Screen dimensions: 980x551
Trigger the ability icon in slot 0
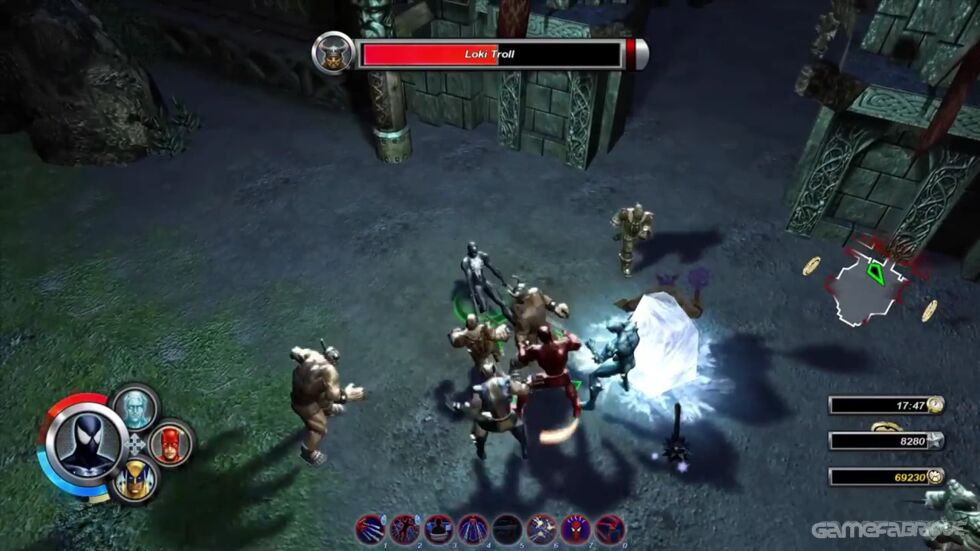610,528
